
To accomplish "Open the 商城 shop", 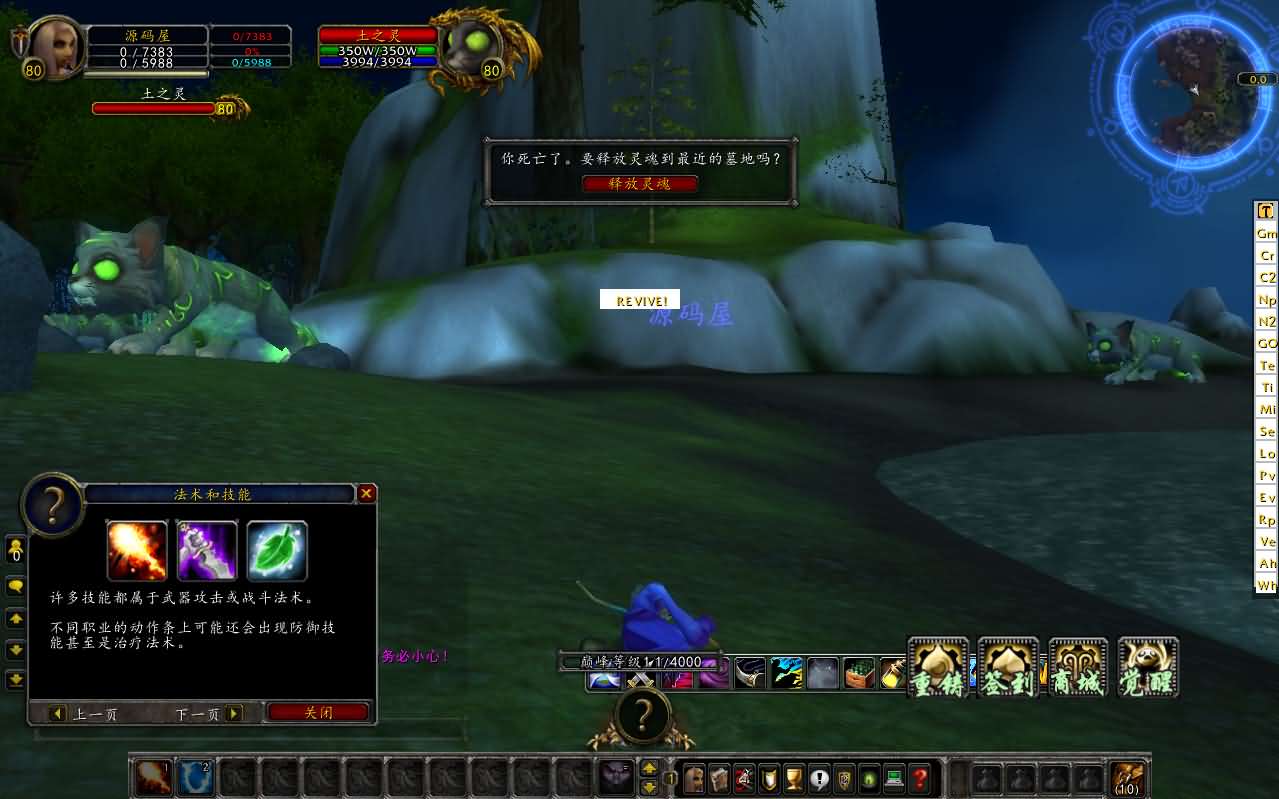I will coord(1078,668).
